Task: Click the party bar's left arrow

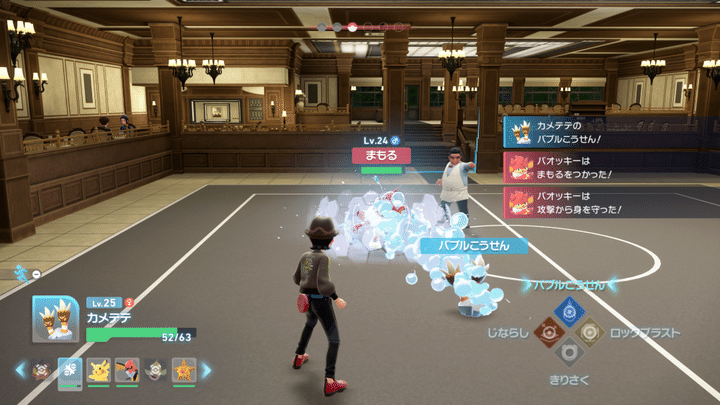Action: 19,371
